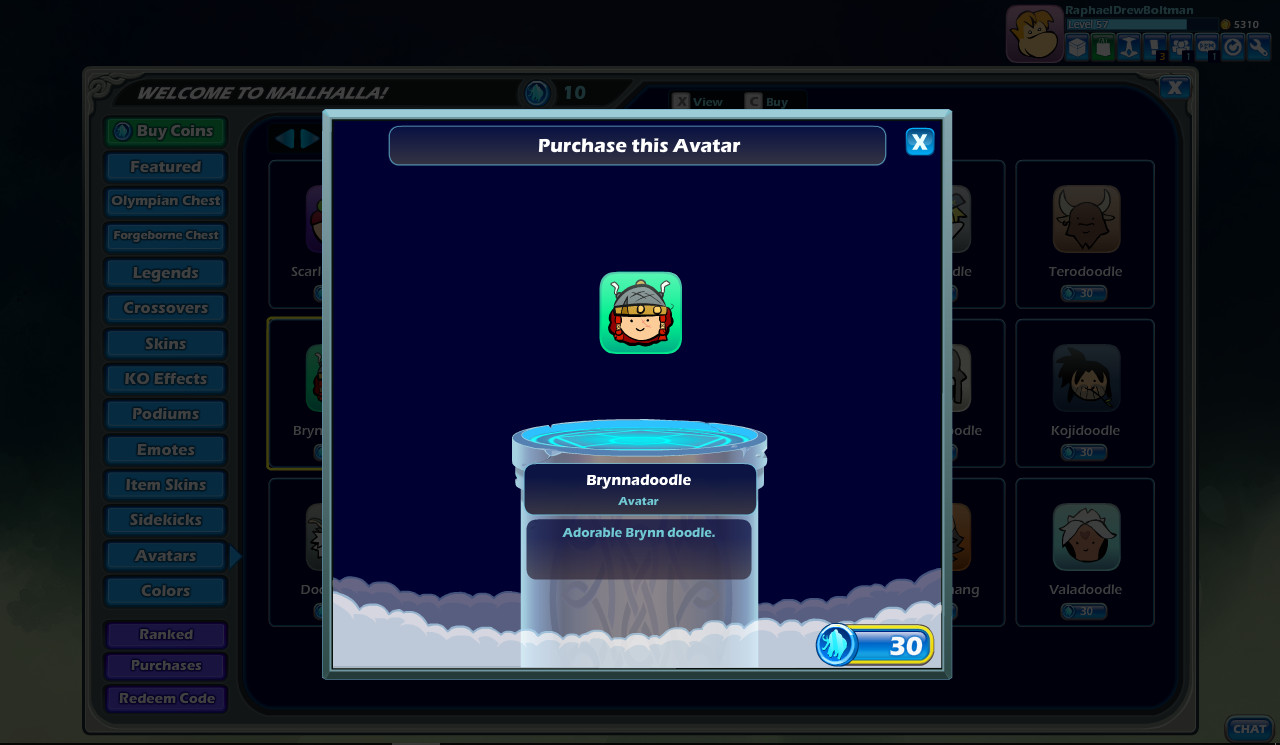Image resolution: width=1280 pixels, height=745 pixels.
Task: Click the left page navigation arrow
Action: pos(285,140)
